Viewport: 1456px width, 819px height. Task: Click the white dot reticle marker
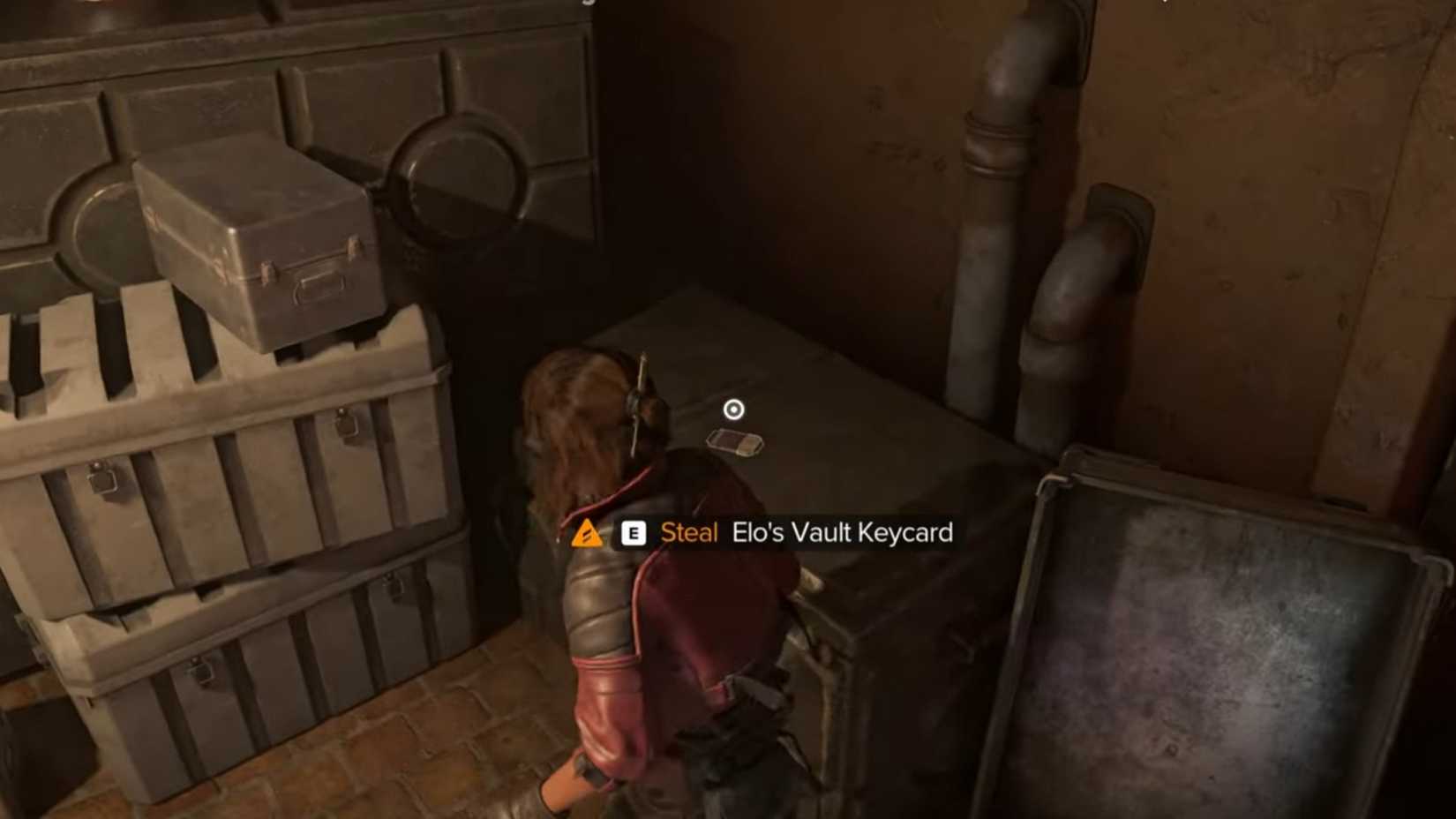click(x=733, y=408)
